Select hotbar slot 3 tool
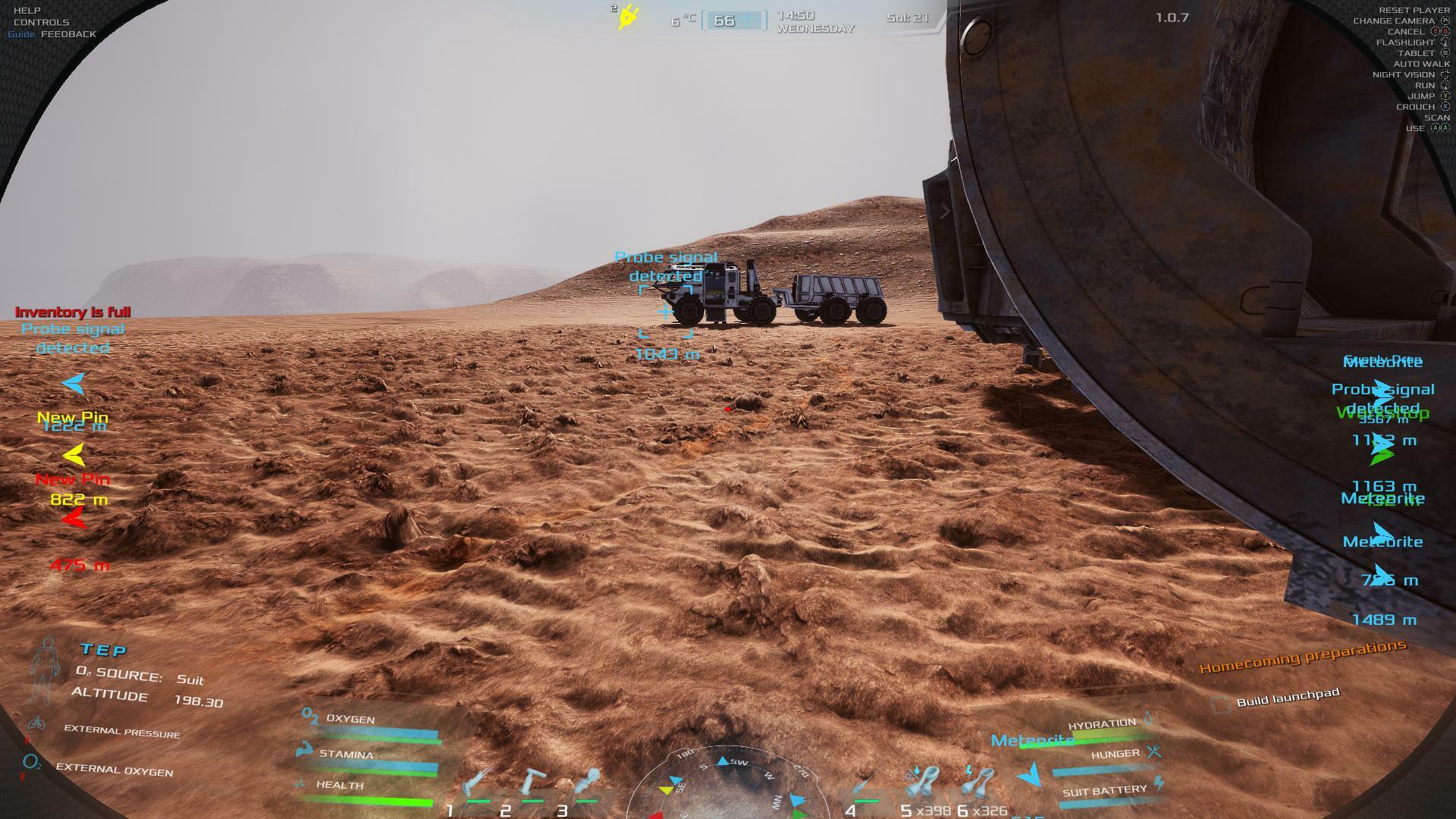Viewport: 1456px width, 819px height. pyautogui.click(x=587, y=785)
